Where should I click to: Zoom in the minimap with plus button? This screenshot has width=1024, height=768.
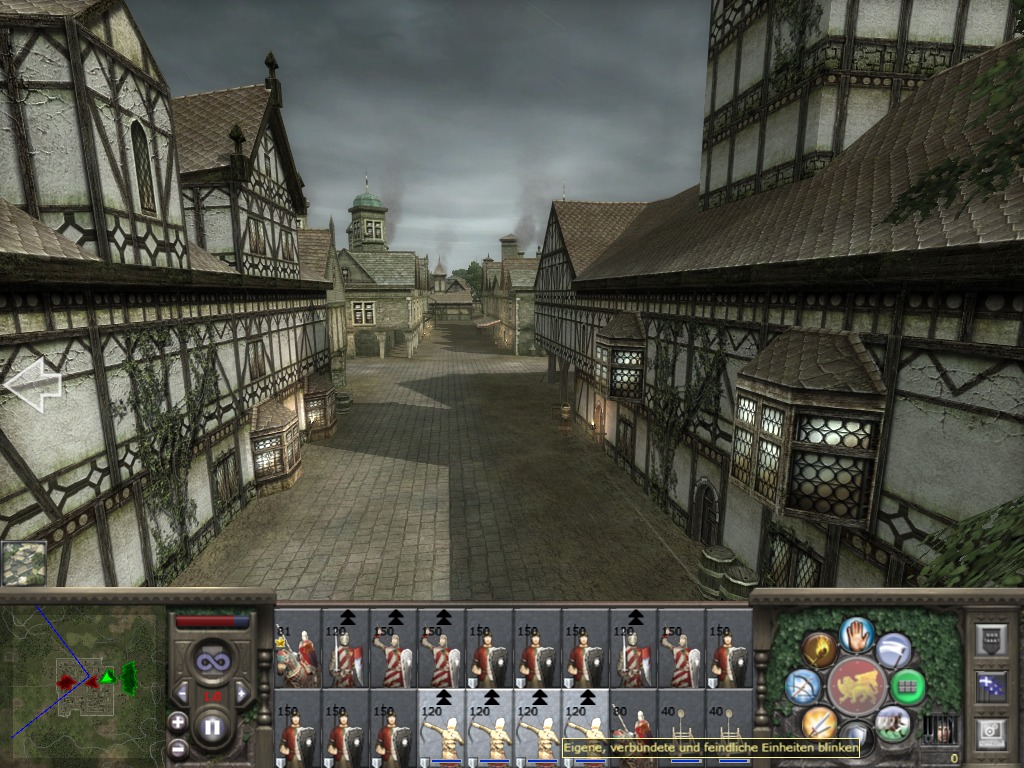point(178,722)
